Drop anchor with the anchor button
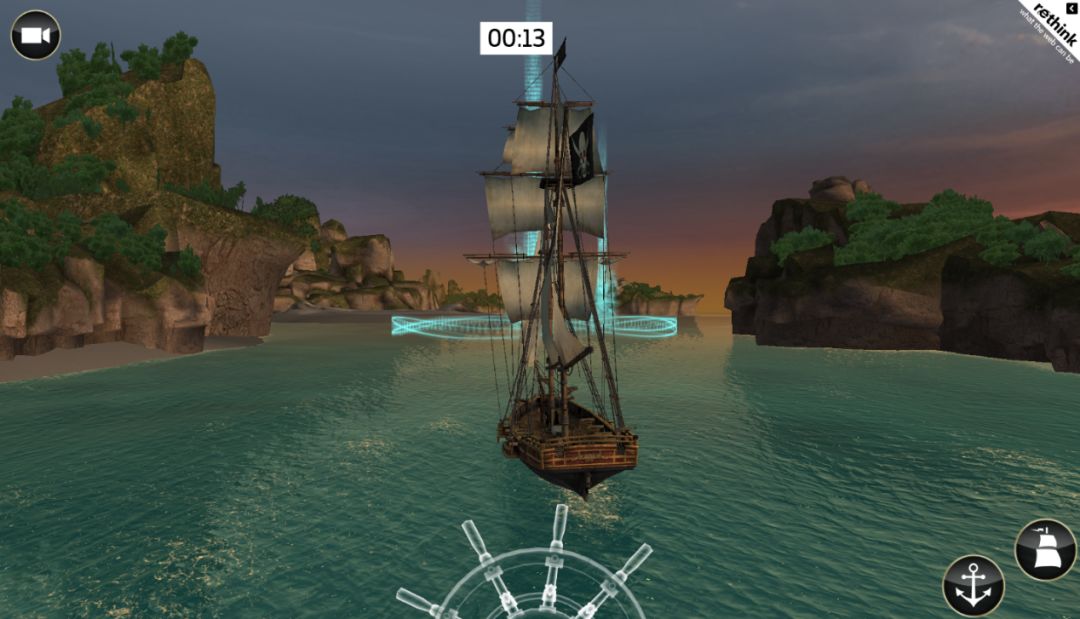Image resolution: width=1080 pixels, height=619 pixels. click(x=973, y=586)
